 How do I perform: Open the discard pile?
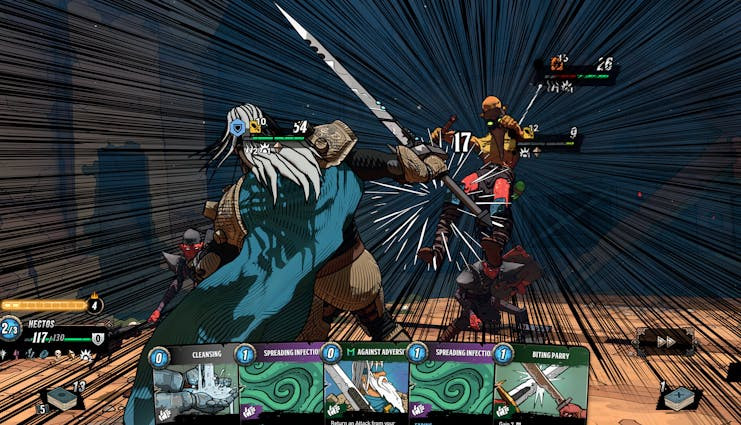point(680,397)
